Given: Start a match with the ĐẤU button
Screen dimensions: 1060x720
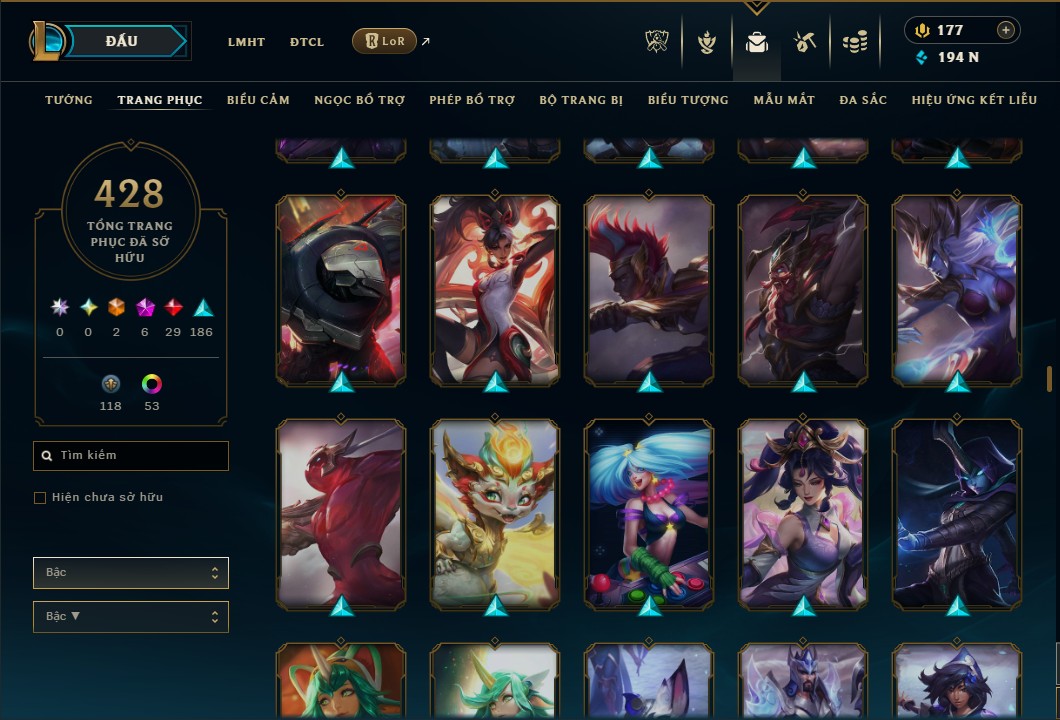Looking at the screenshot, I should point(122,41).
